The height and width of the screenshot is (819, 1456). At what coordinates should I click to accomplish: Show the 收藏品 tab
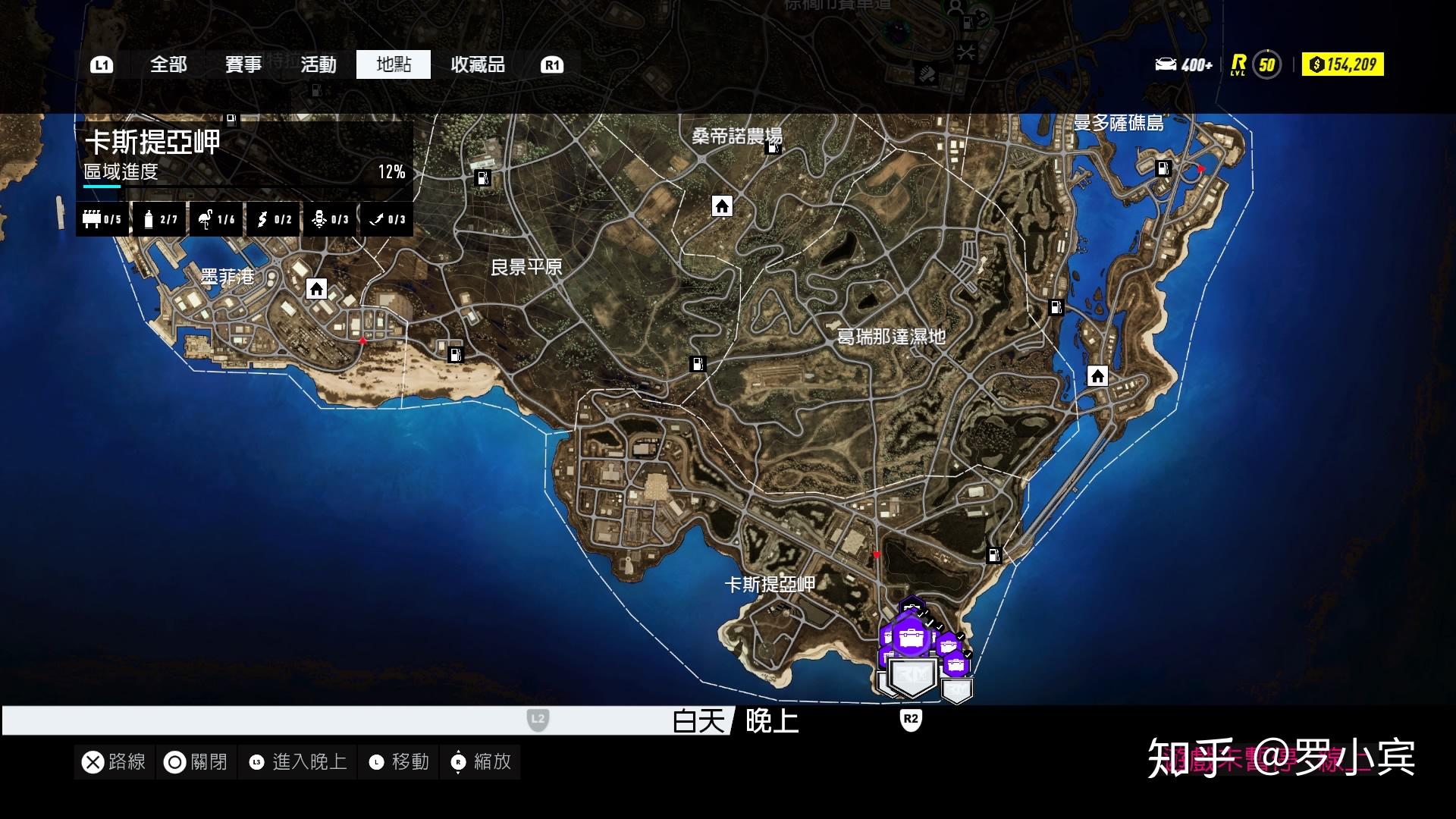pyautogui.click(x=478, y=64)
